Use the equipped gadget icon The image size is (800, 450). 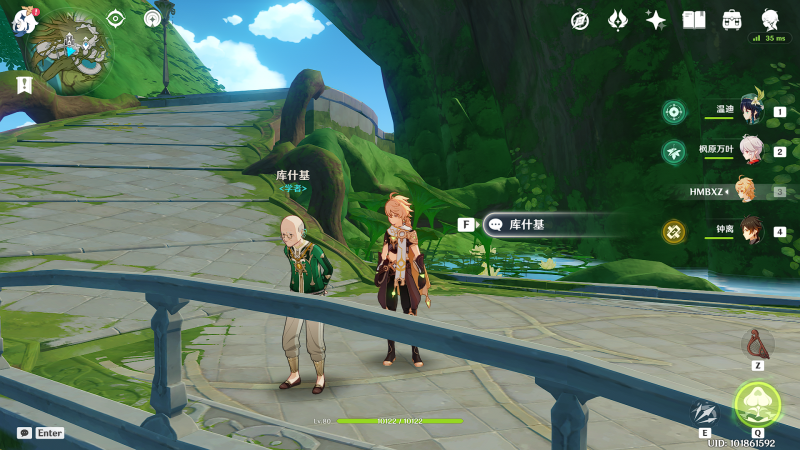pyautogui.click(x=758, y=343)
